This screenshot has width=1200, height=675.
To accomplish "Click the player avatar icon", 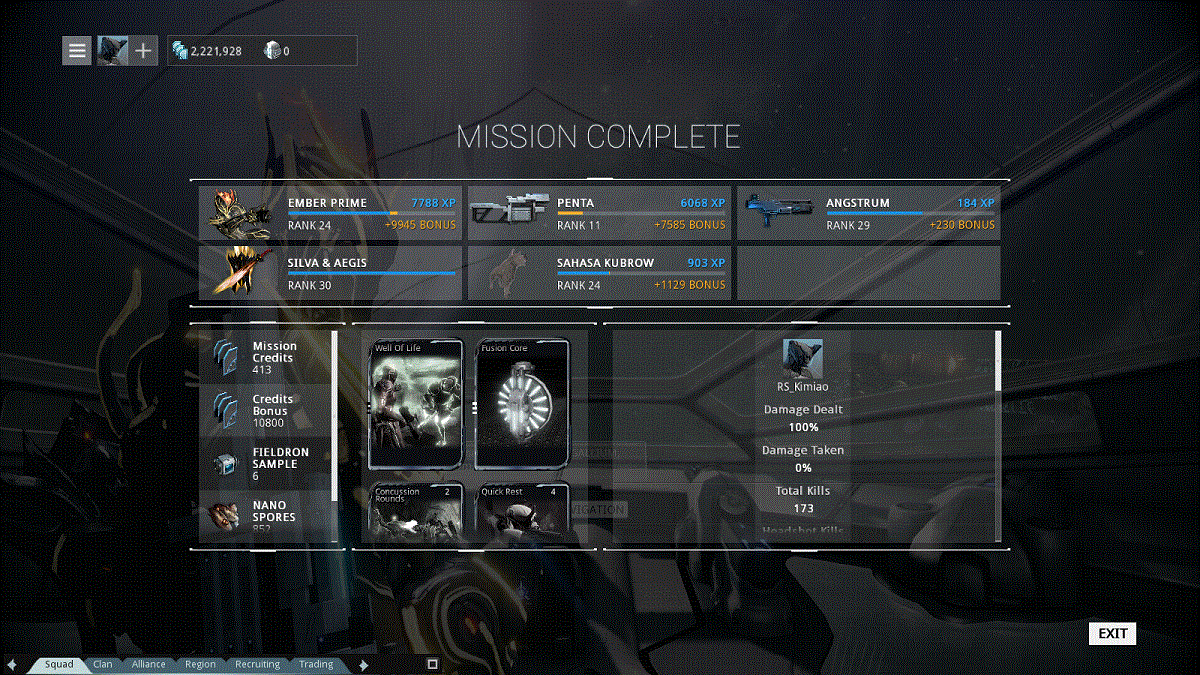I will click(111, 50).
